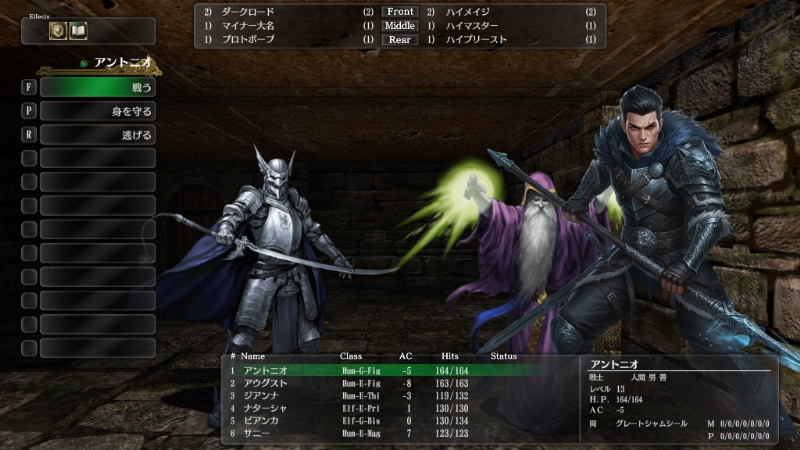
Task: Click the shield effect icon
Action: 58,31
